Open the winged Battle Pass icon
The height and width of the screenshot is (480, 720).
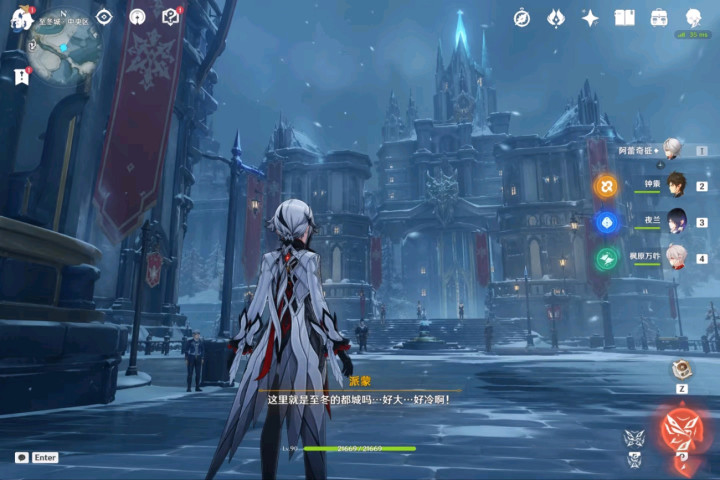[556, 18]
